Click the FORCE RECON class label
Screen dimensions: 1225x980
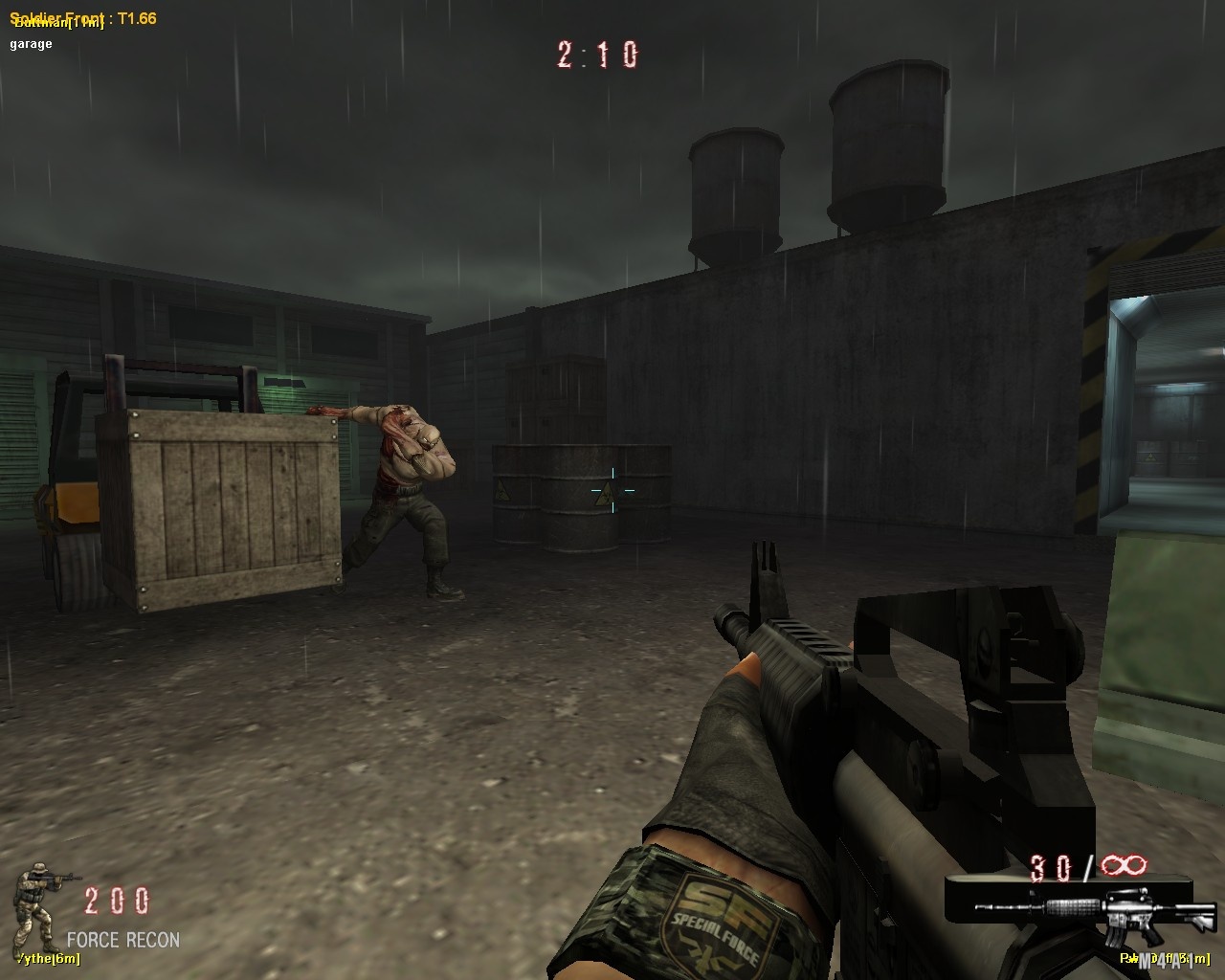point(122,940)
